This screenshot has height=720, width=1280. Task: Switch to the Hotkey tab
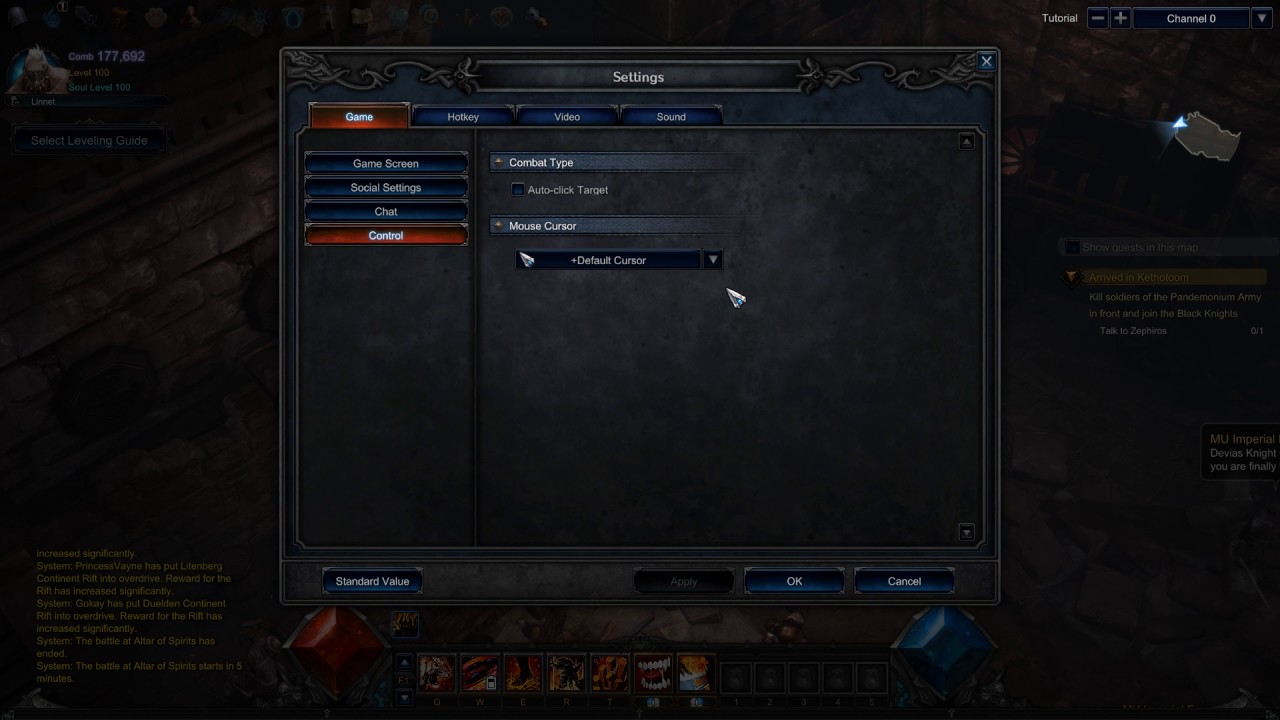pos(462,116)
